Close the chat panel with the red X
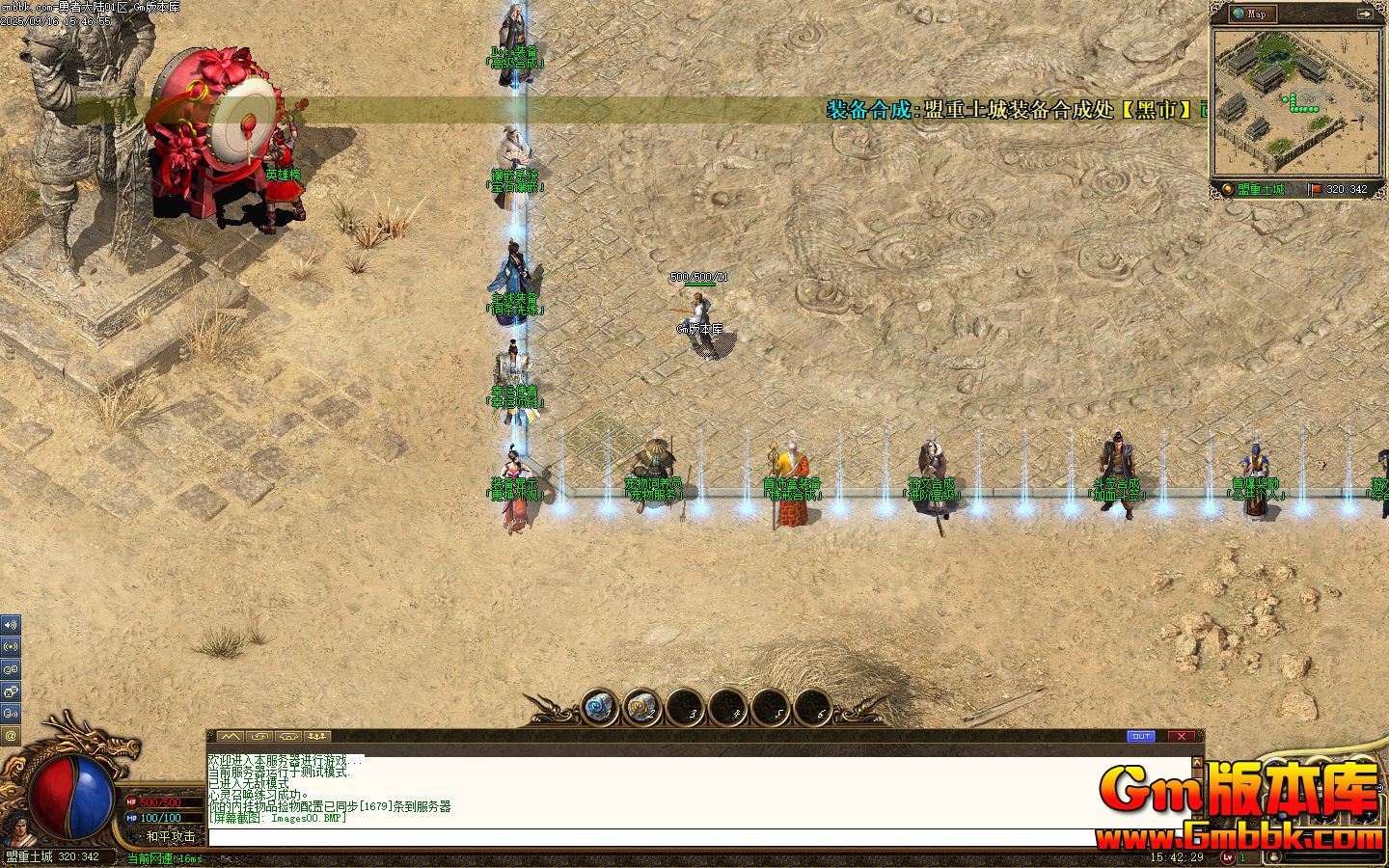 (1181, 736)
